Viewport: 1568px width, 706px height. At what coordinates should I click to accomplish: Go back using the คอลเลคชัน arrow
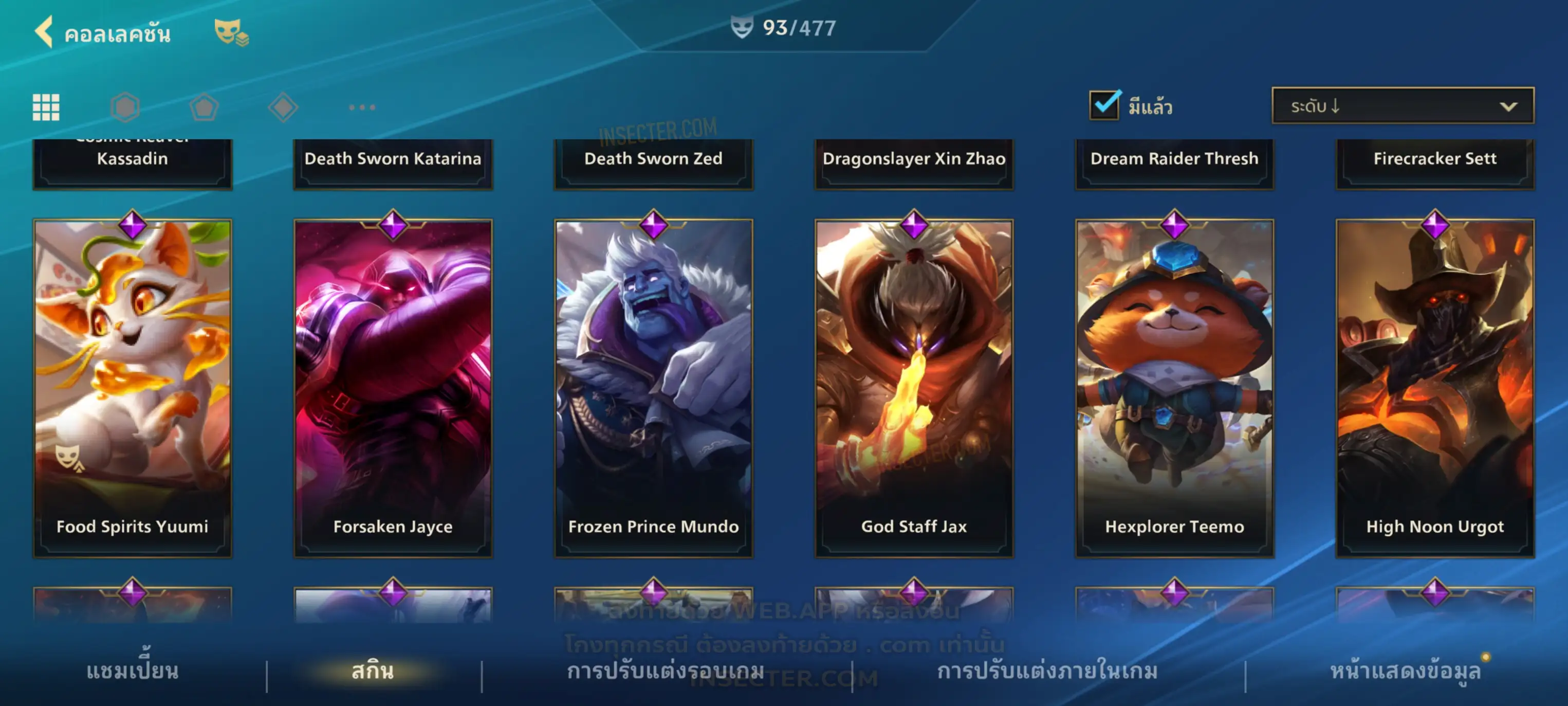[x=44, y=32]
